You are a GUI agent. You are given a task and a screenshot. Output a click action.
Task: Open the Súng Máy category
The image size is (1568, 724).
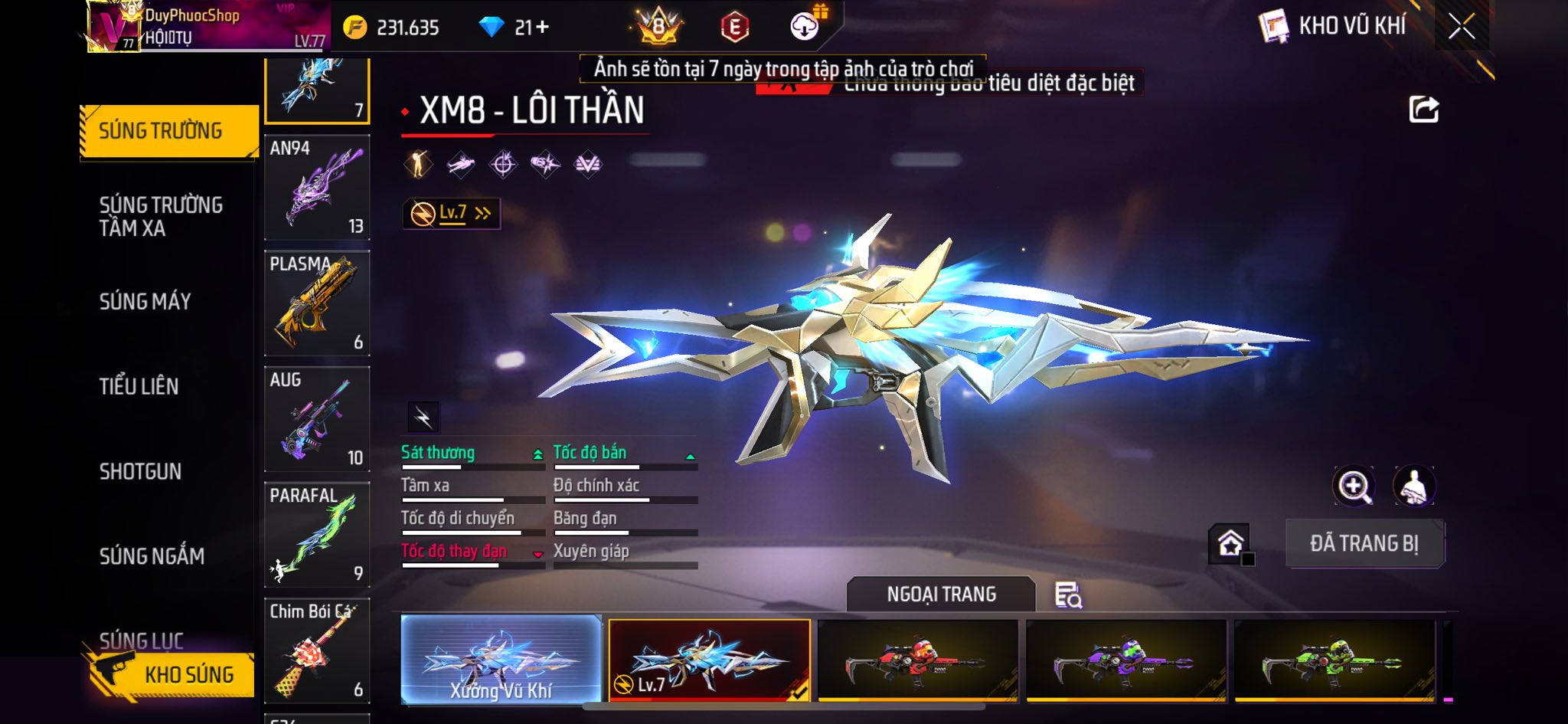click(145, 302)
